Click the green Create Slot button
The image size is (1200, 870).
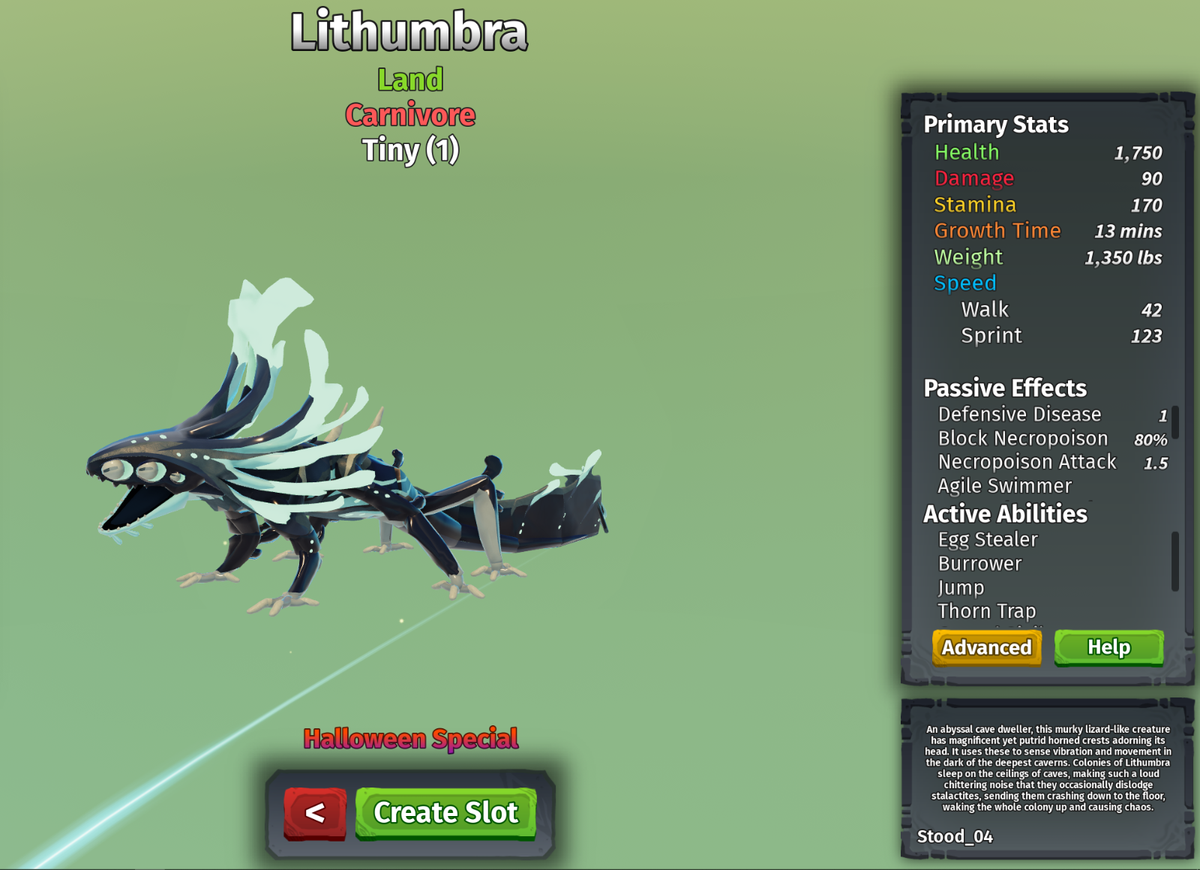coord(445,812)
